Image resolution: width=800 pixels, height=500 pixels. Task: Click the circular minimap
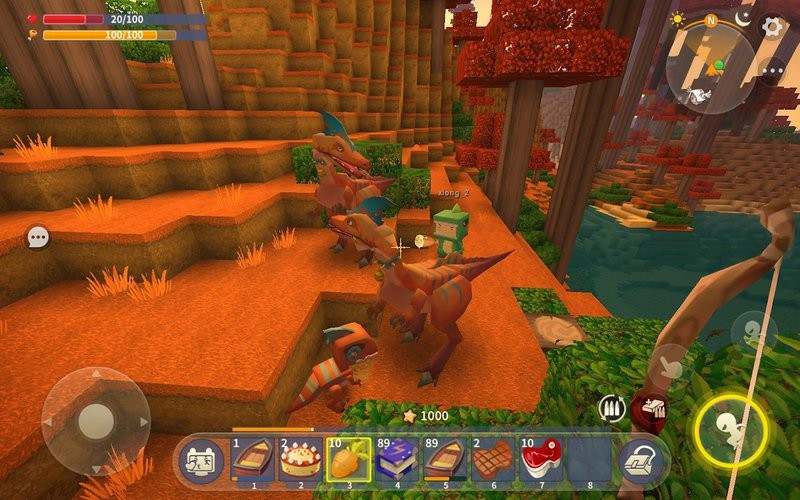pyautogui.click(x=711, y=68)
